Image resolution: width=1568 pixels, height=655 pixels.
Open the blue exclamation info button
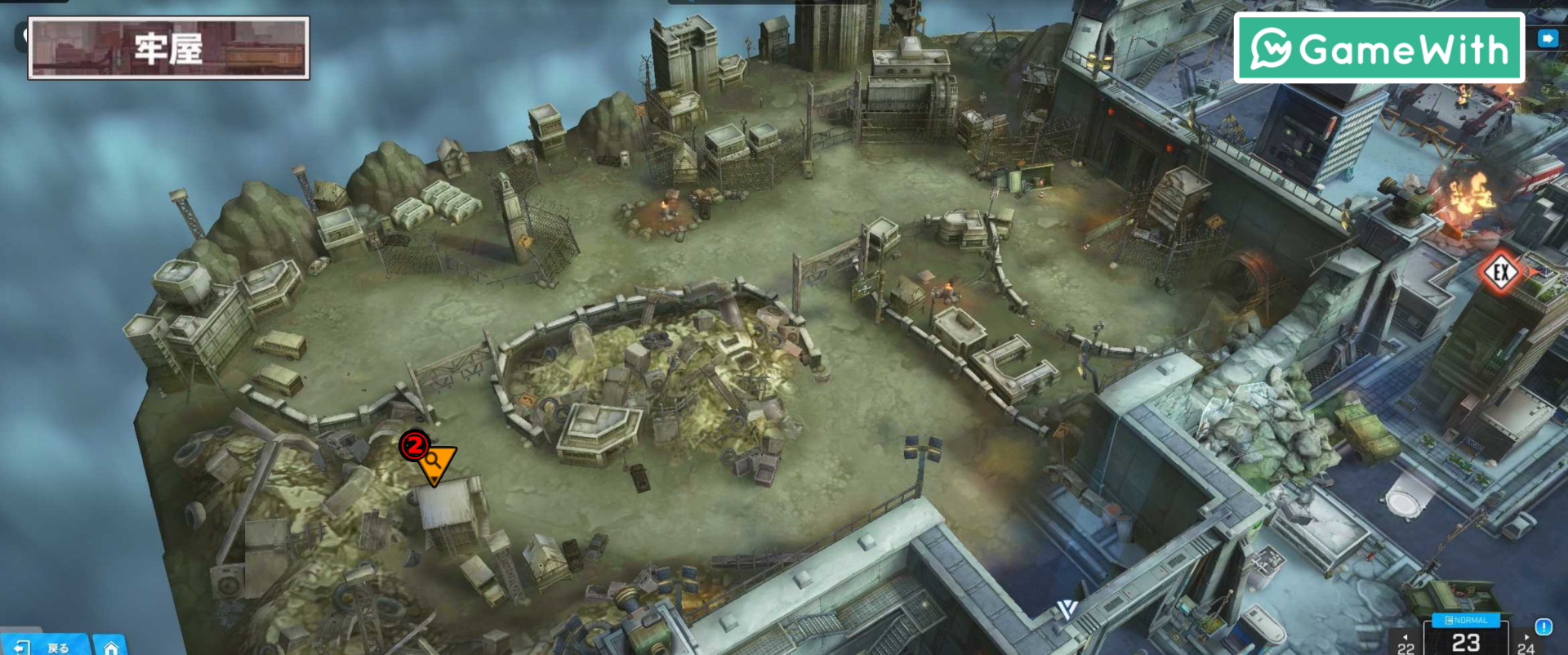1543,626
